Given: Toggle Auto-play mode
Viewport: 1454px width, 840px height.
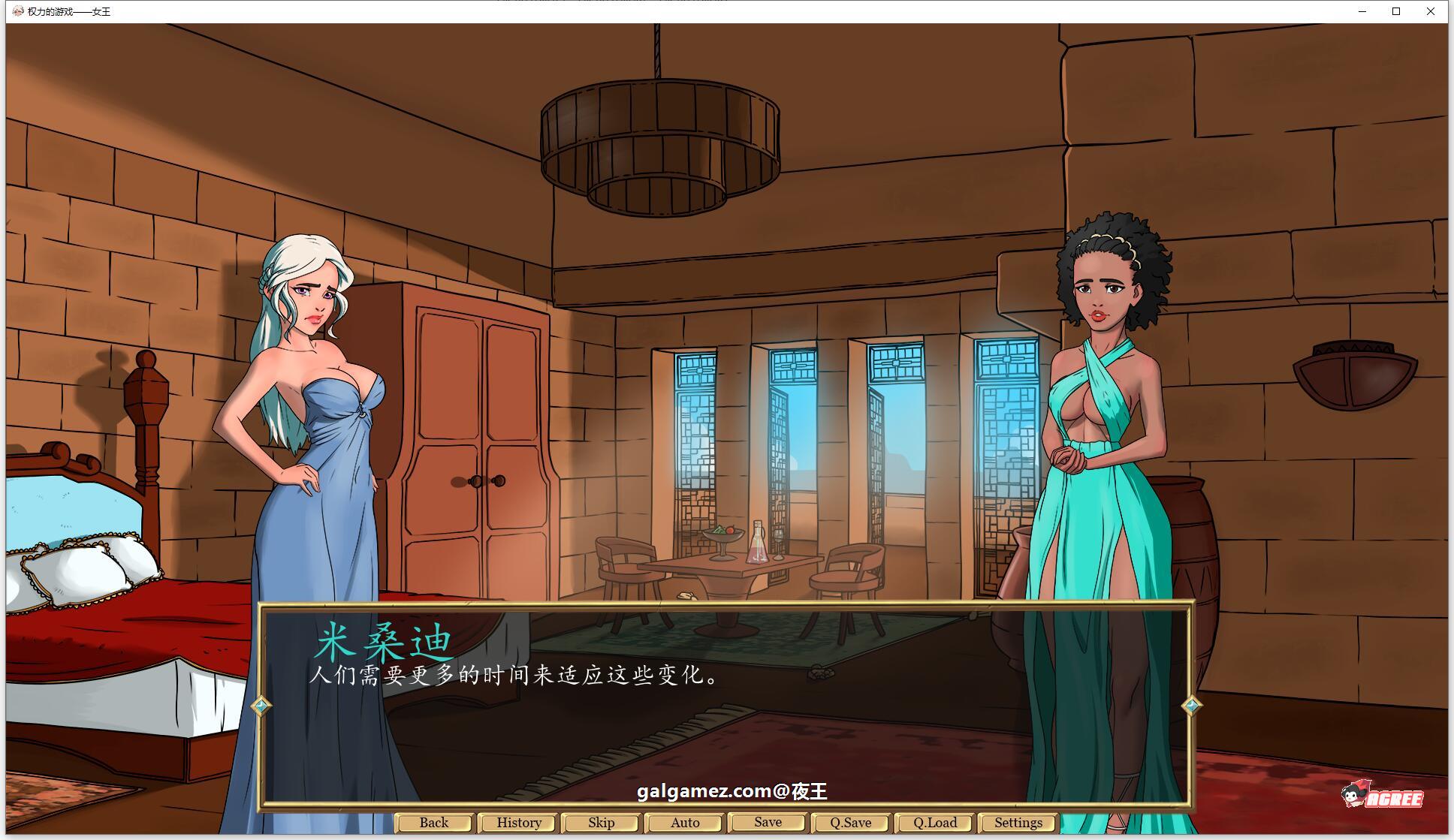Looking at the screenshot, I should point(684,822).
